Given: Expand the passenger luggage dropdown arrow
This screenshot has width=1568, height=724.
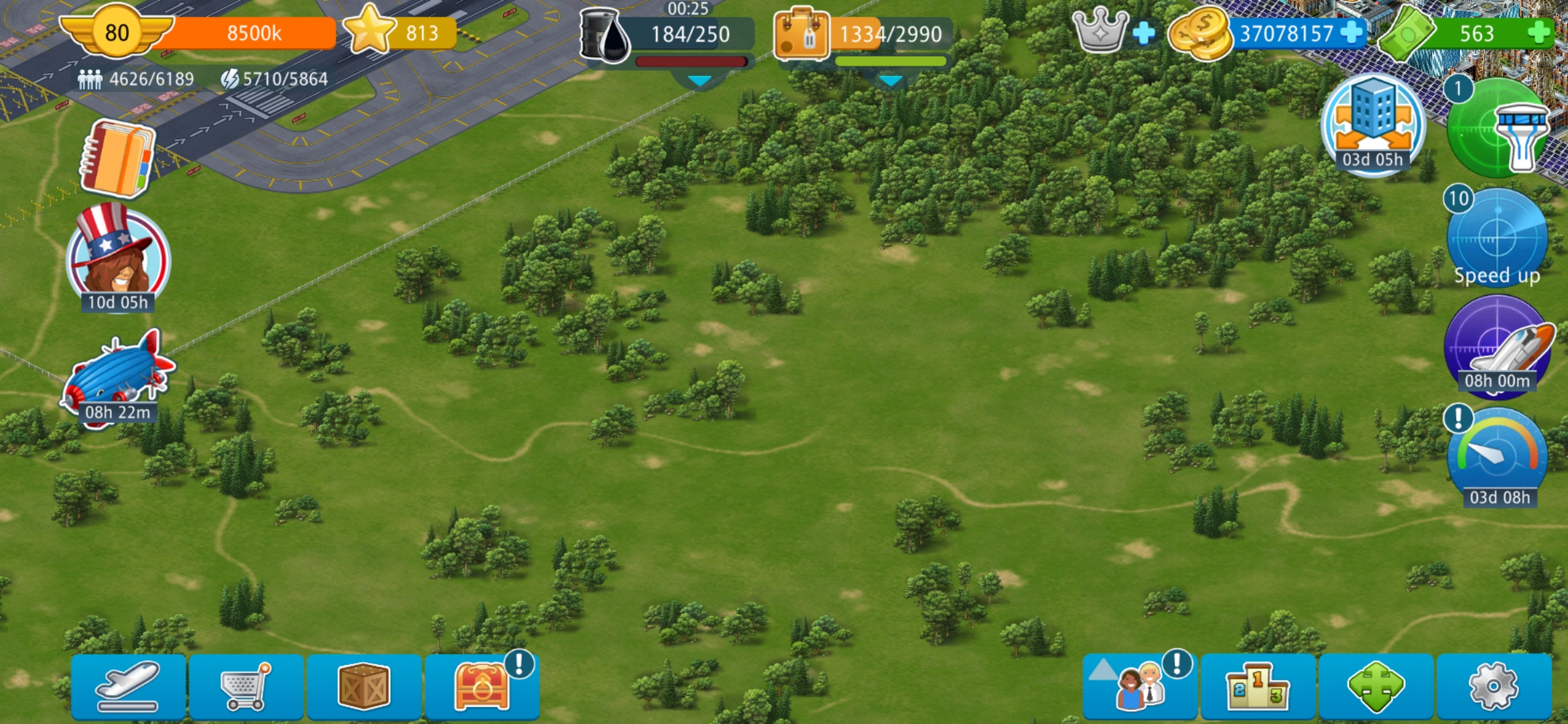Looking at the screenshot, I should (890, 81).
